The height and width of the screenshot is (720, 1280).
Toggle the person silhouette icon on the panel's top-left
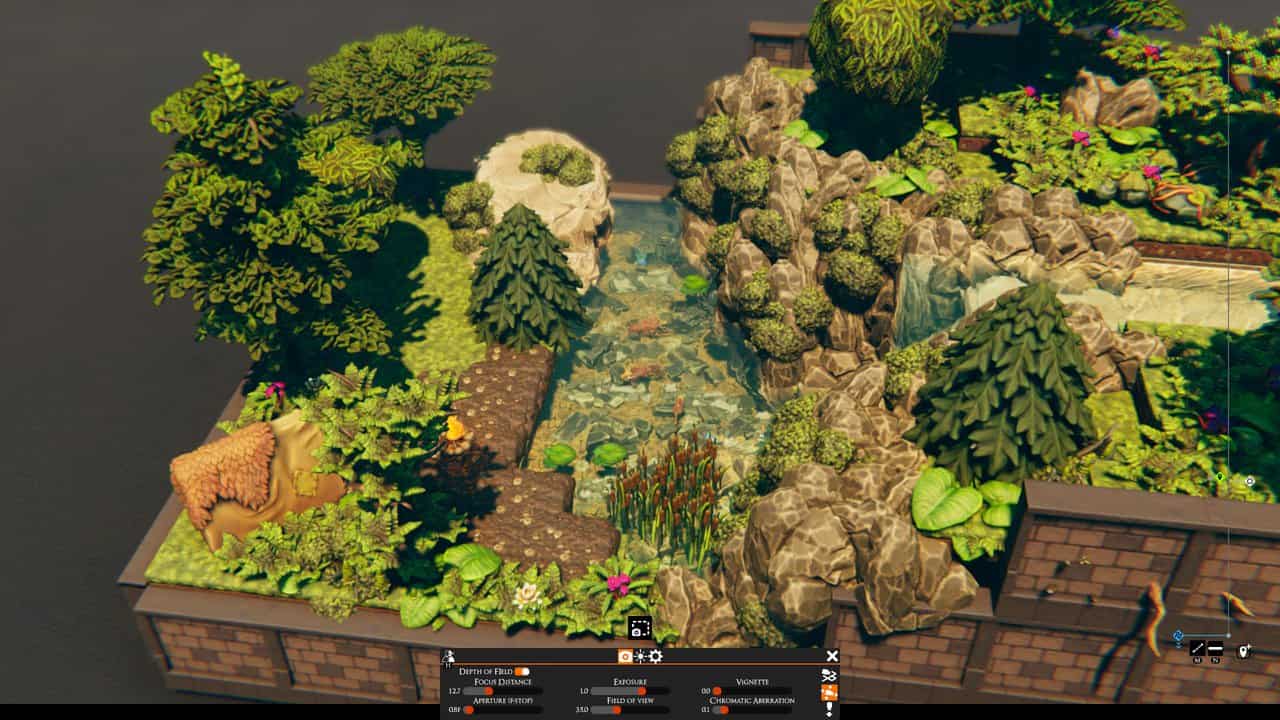[448, 656]
